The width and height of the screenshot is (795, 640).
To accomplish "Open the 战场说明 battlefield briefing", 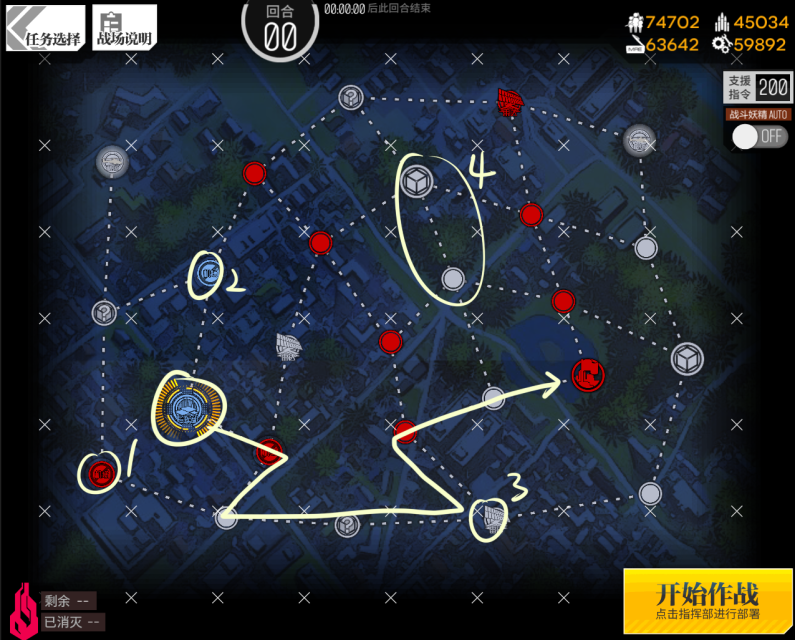I will click(125, 28).
